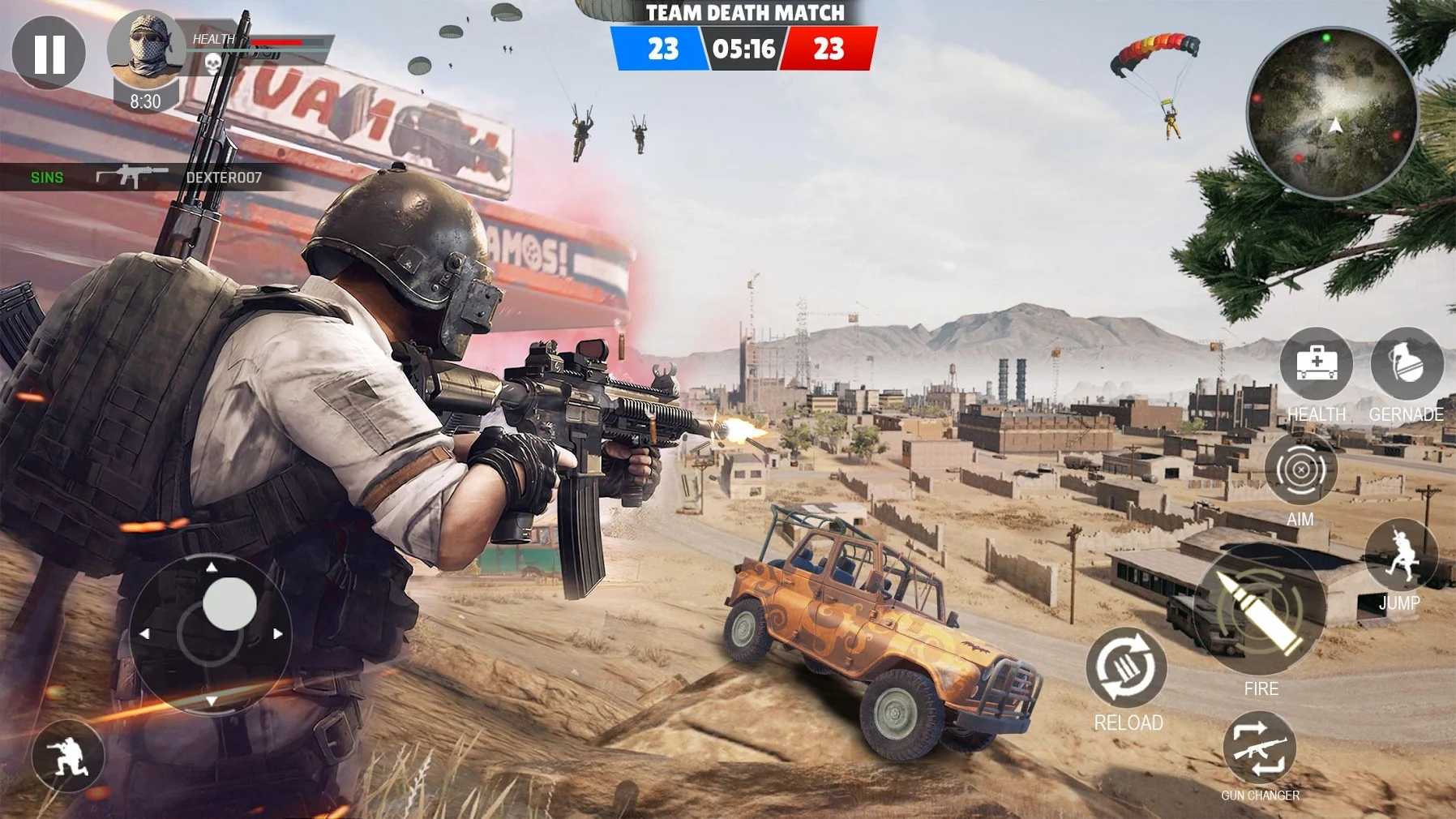Use the HEALTH medkit icon

click(1317, 367)
